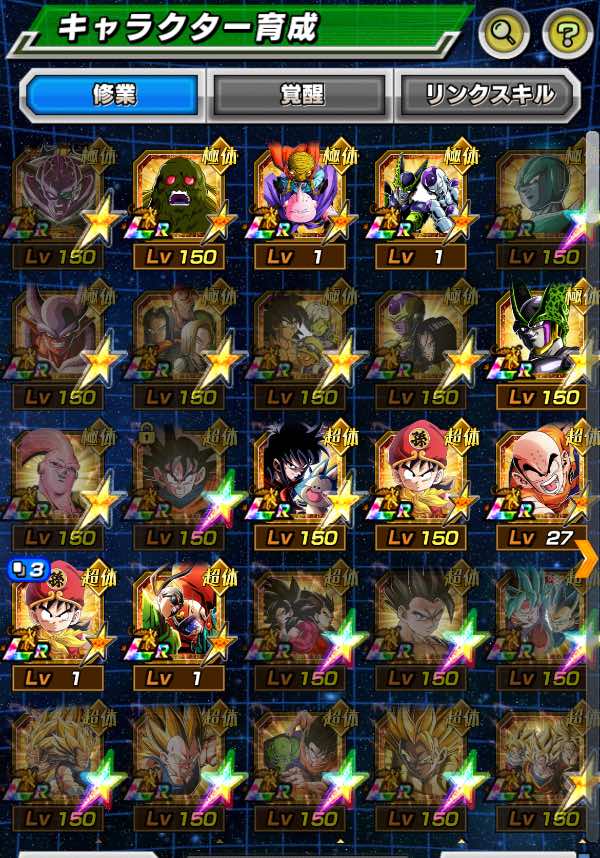
Task: Select the リンクスキル link skill tab
Action: pyautogui.click(x=489, y=95)
